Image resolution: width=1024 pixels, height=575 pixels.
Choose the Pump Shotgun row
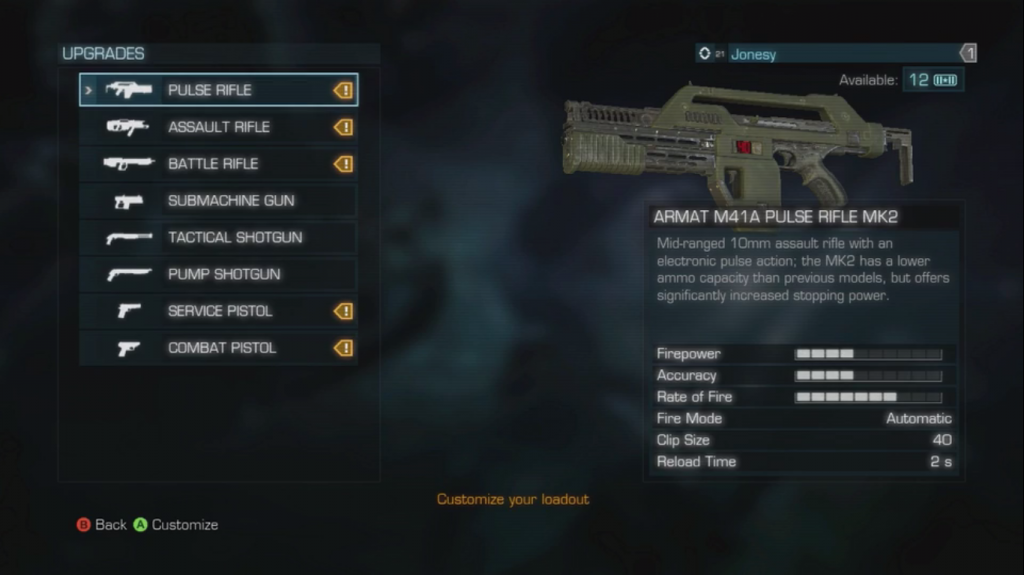coord(218,274)
